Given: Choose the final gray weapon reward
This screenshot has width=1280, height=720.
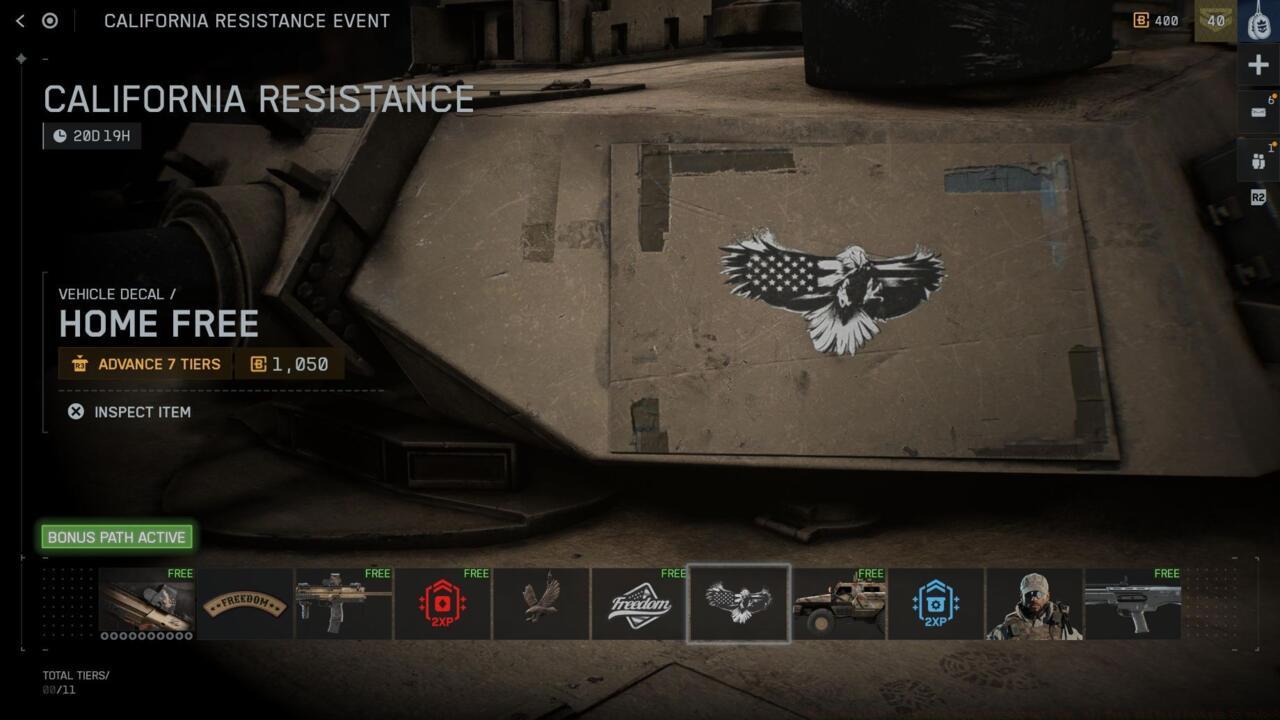Looking at the screenshot, I should click(1133, 604).
